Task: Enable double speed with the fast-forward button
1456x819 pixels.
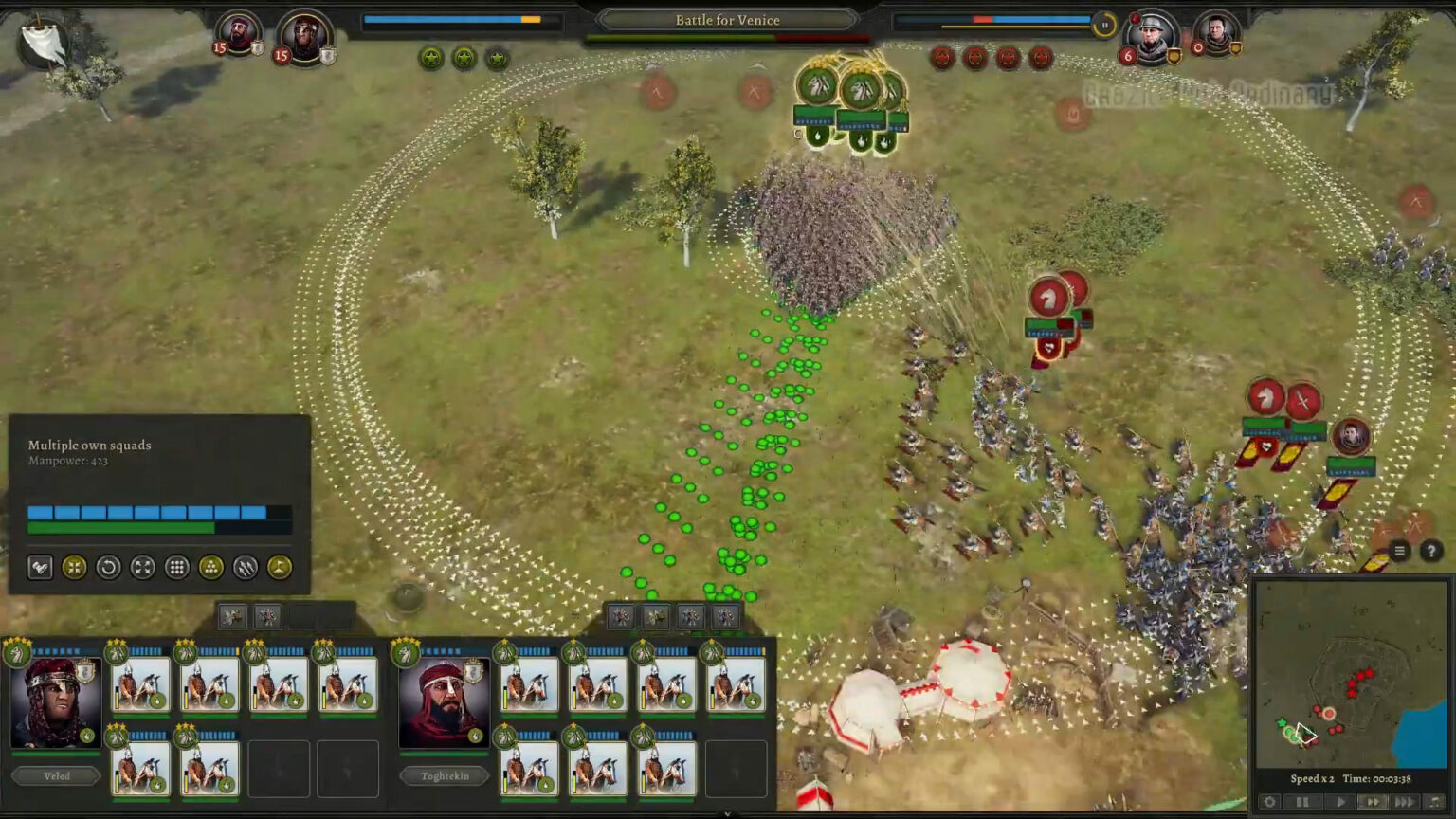Action: [x=1373, y=801]
